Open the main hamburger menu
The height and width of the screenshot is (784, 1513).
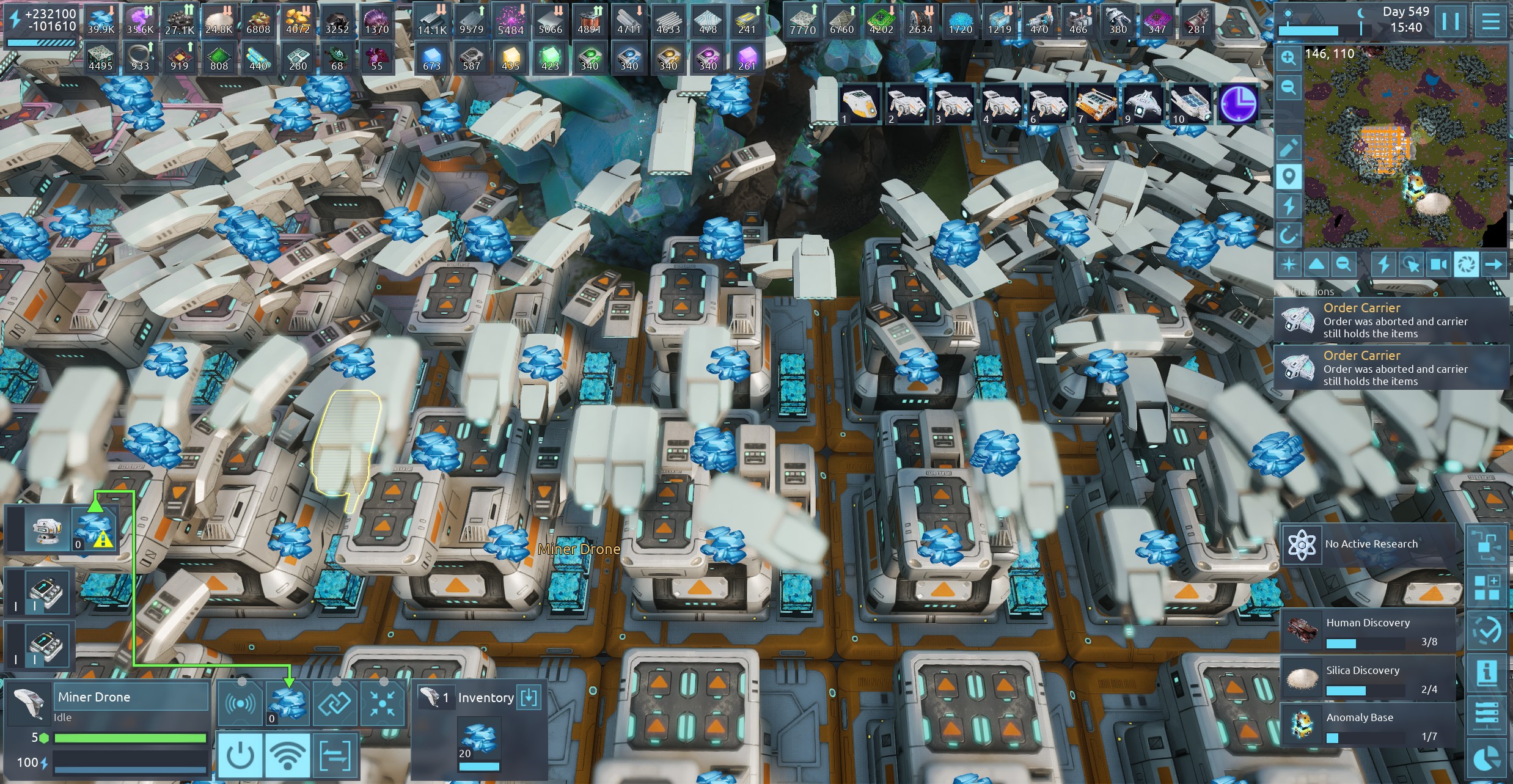(x=1490, y=21)
